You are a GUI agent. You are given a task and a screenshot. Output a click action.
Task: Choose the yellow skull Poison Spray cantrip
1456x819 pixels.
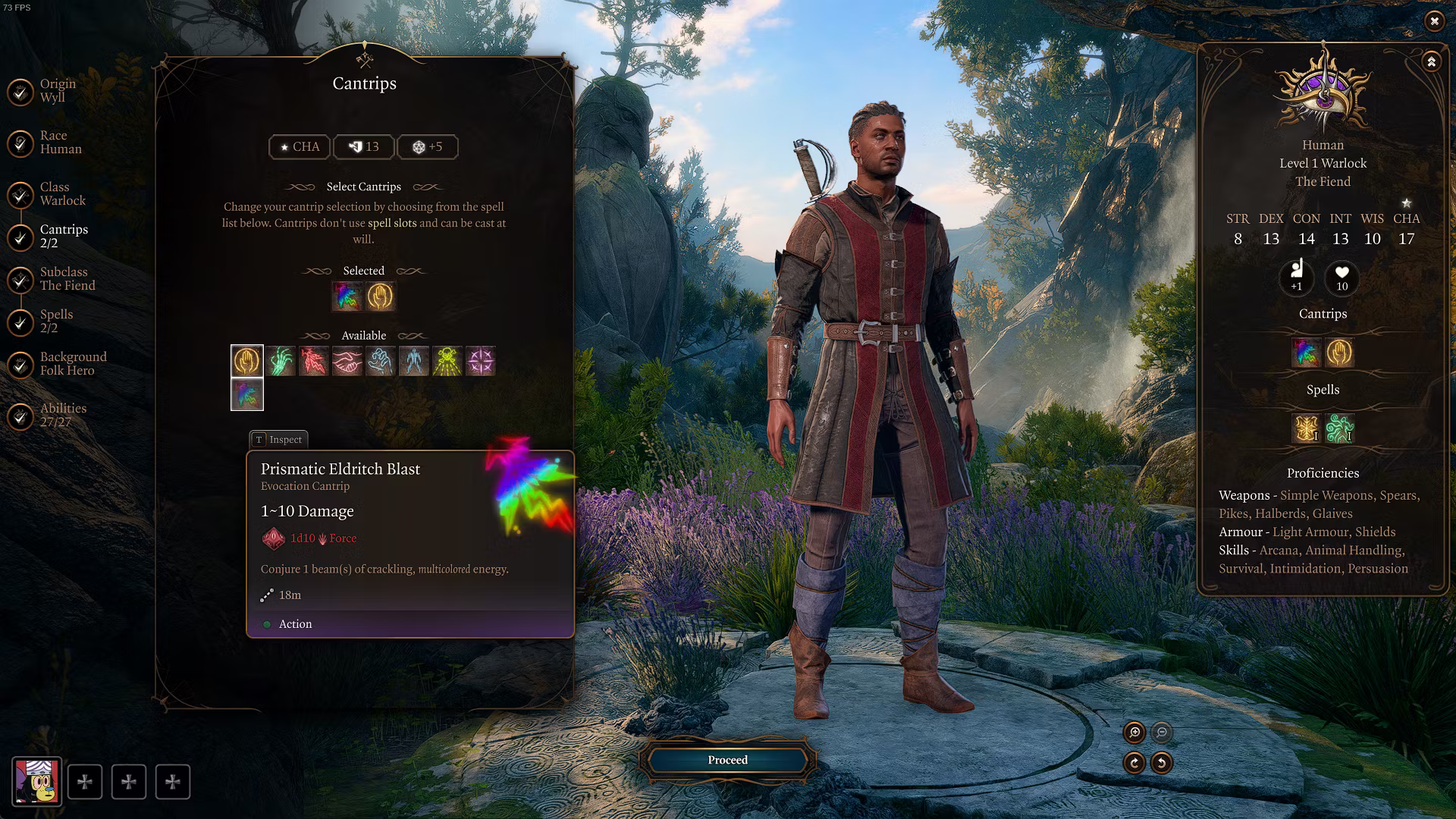(447, 361)
